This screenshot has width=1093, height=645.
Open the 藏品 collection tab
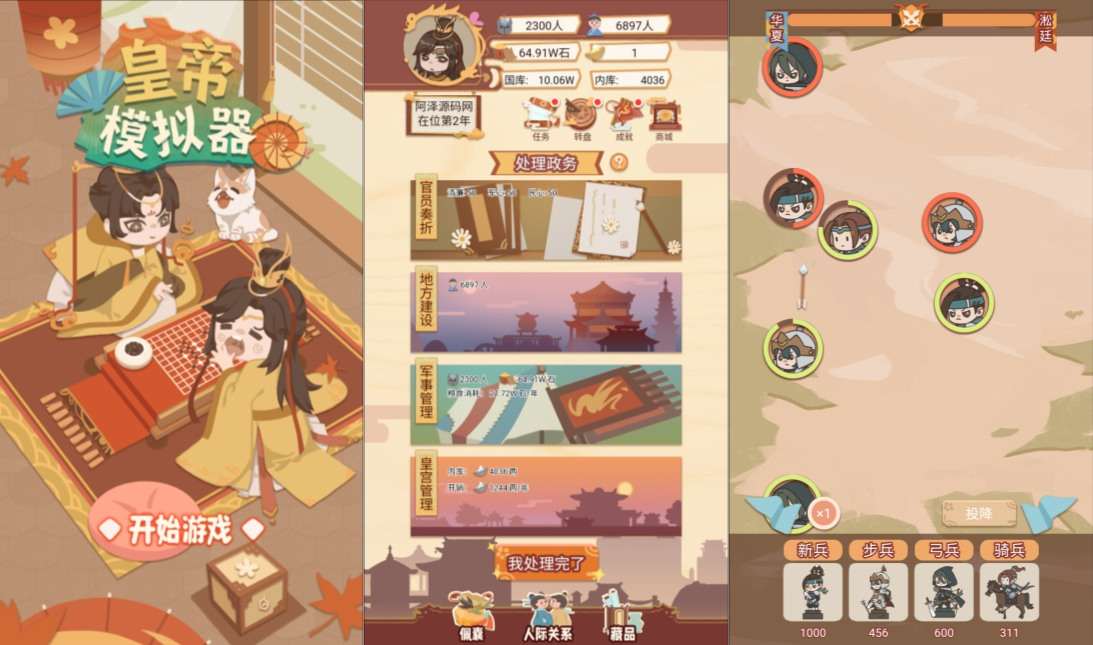[x=621, y=615]
